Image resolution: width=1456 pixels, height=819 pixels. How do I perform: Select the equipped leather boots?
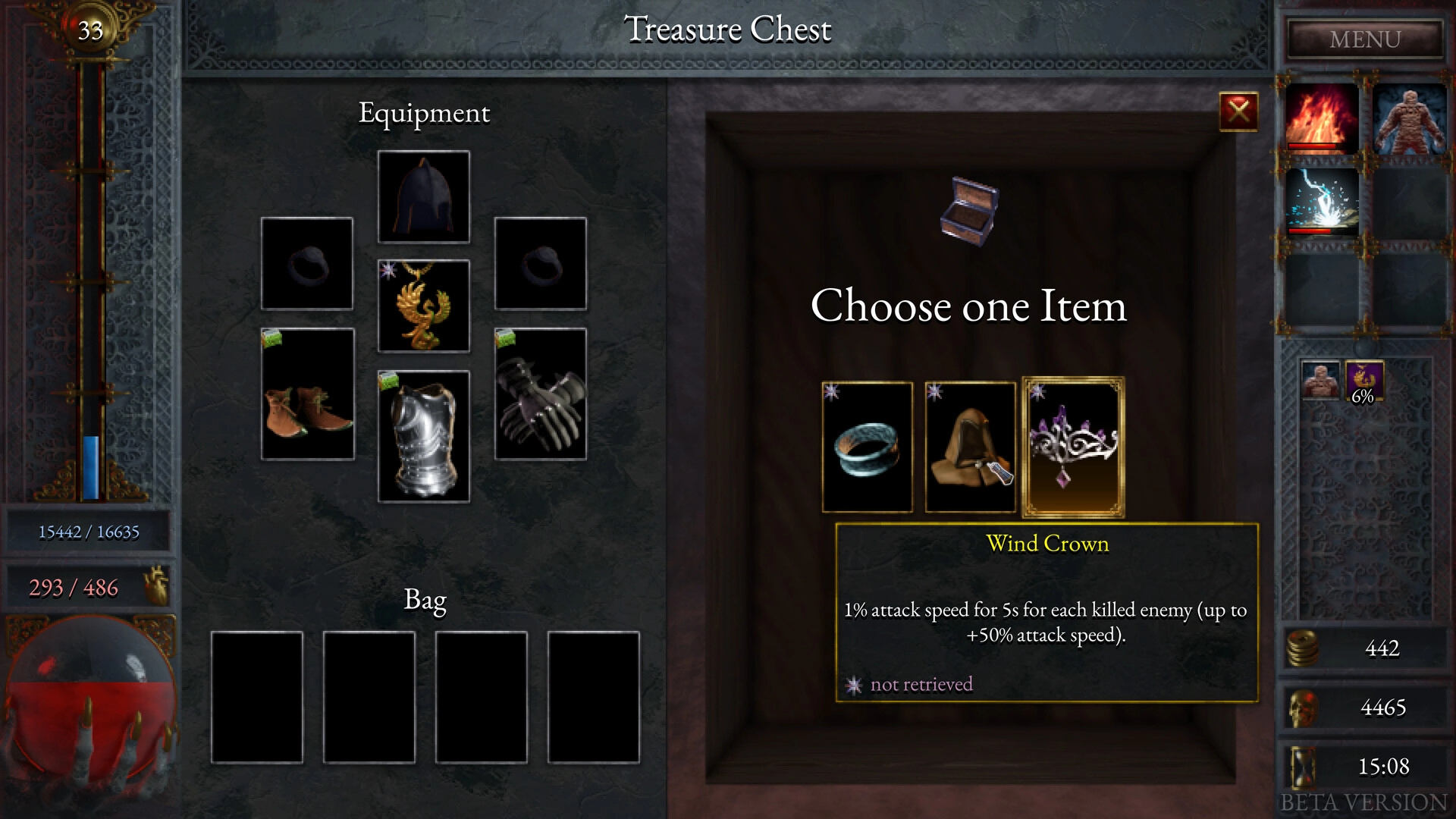[308, 394]
